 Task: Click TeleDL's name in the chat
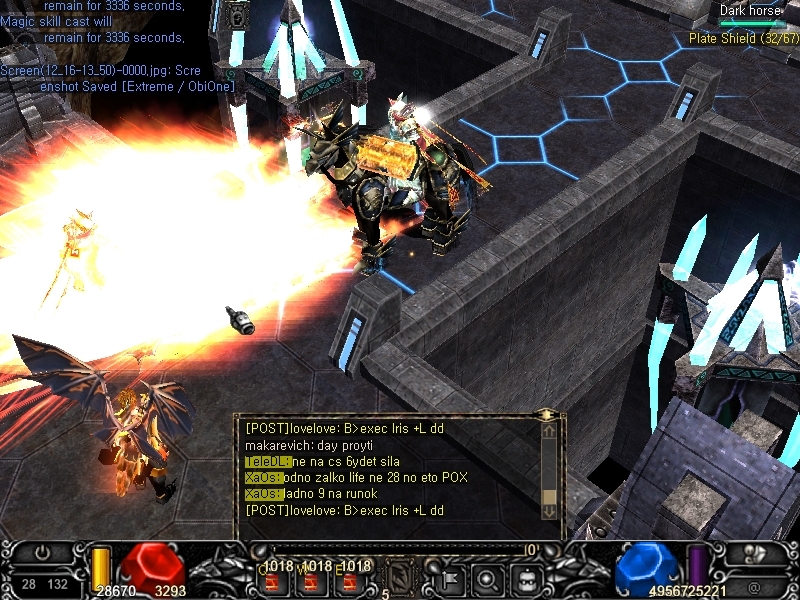point(266,461)
